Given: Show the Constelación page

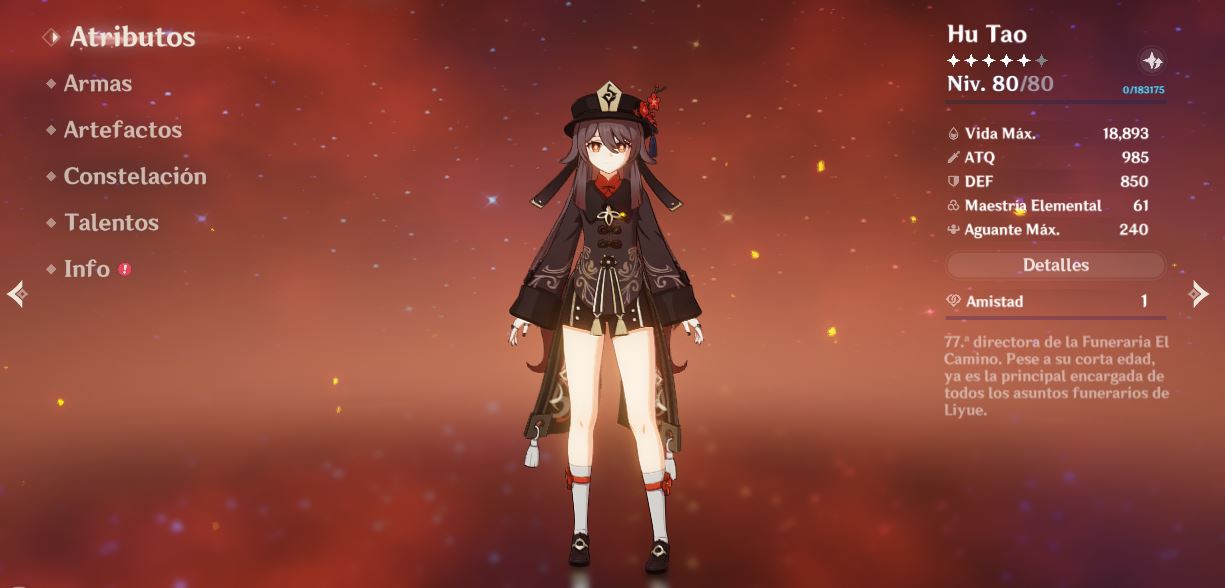Looking at the screenshot, I should click(x=134, y=176).
